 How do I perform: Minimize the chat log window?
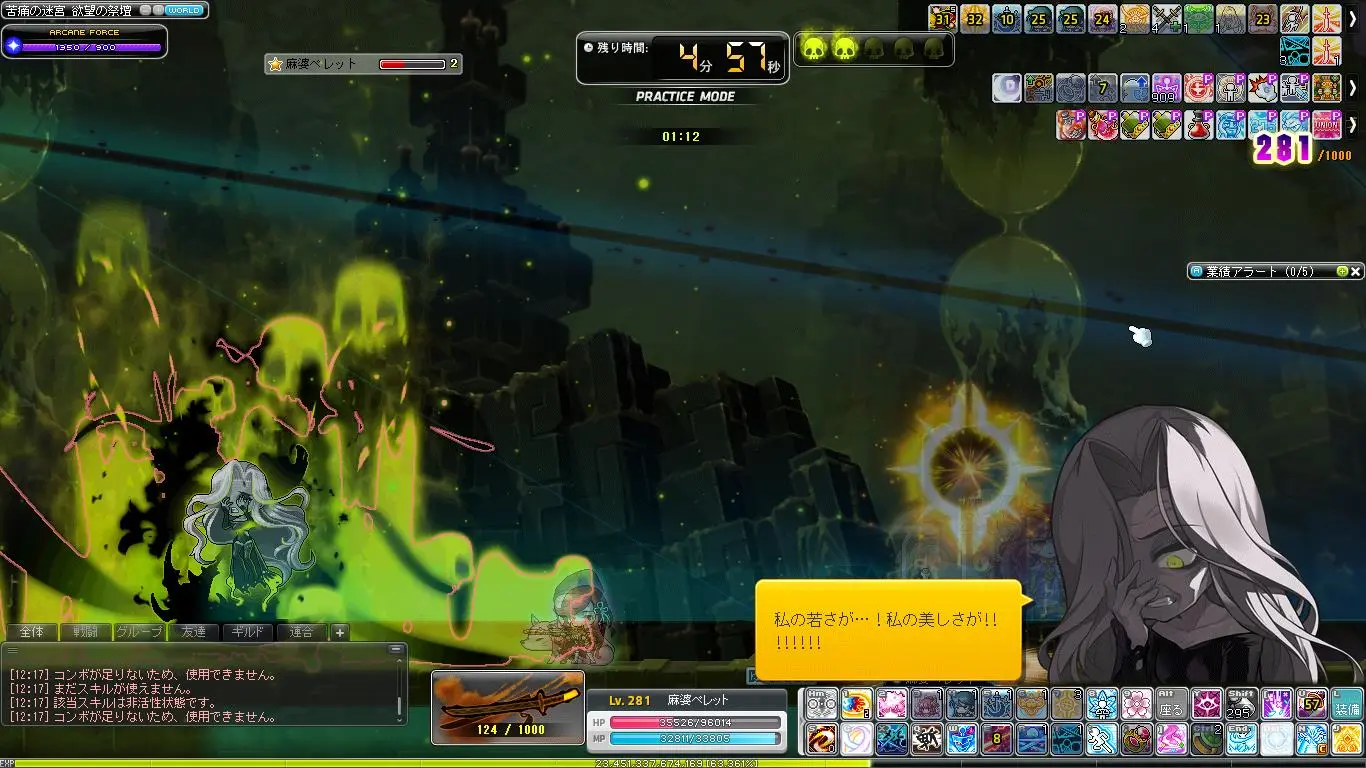(x=398, y=649)
